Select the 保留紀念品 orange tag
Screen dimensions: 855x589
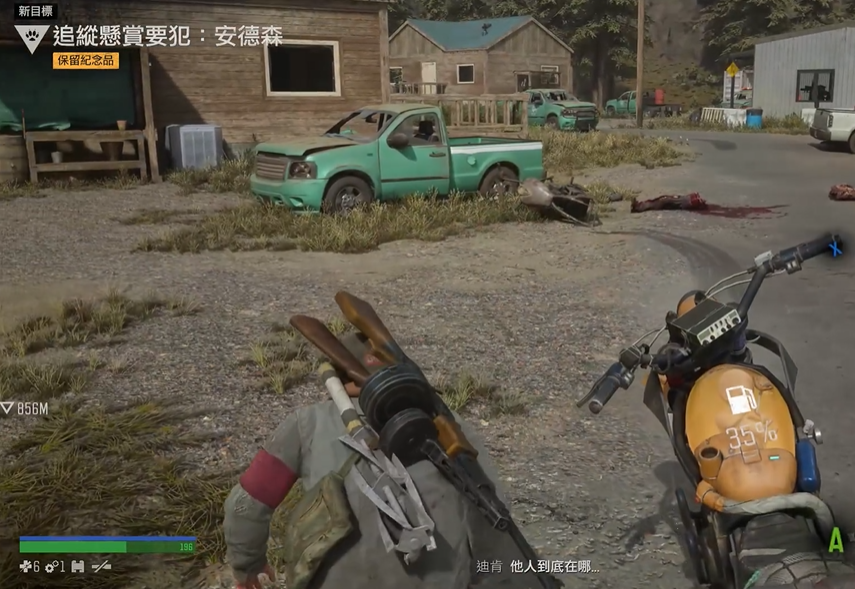(x=86, y=60)
